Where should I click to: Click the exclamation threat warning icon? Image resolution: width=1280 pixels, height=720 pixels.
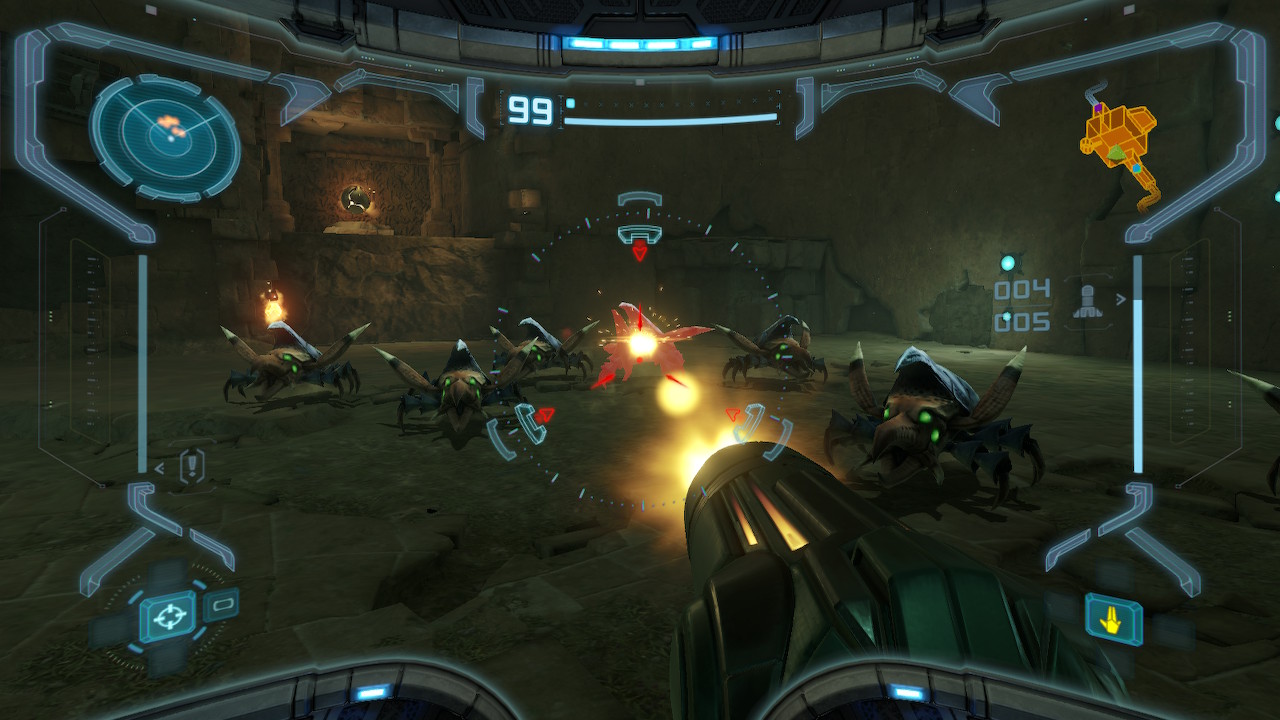tap(191, 466)
